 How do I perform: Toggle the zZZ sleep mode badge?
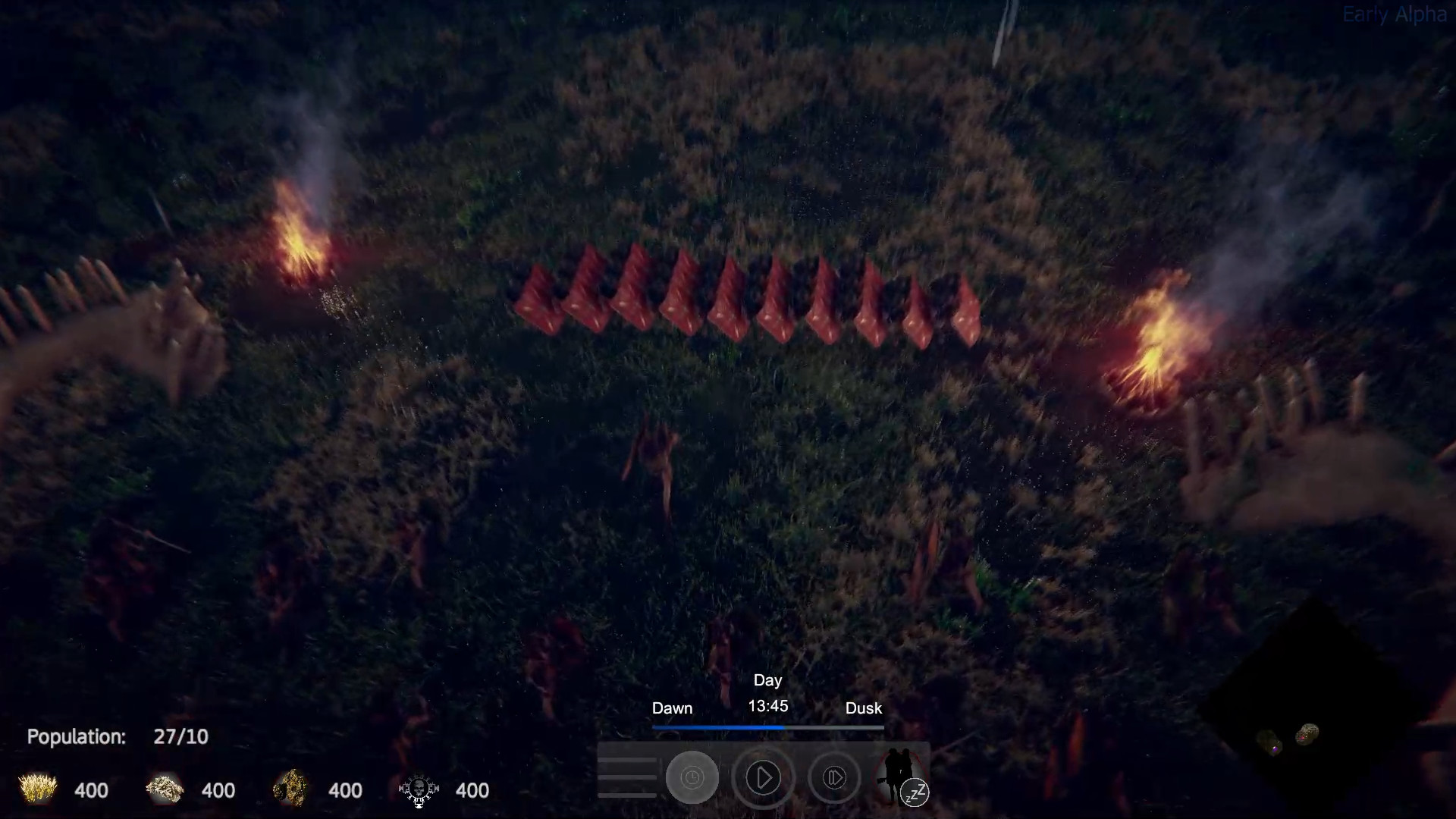915,794
